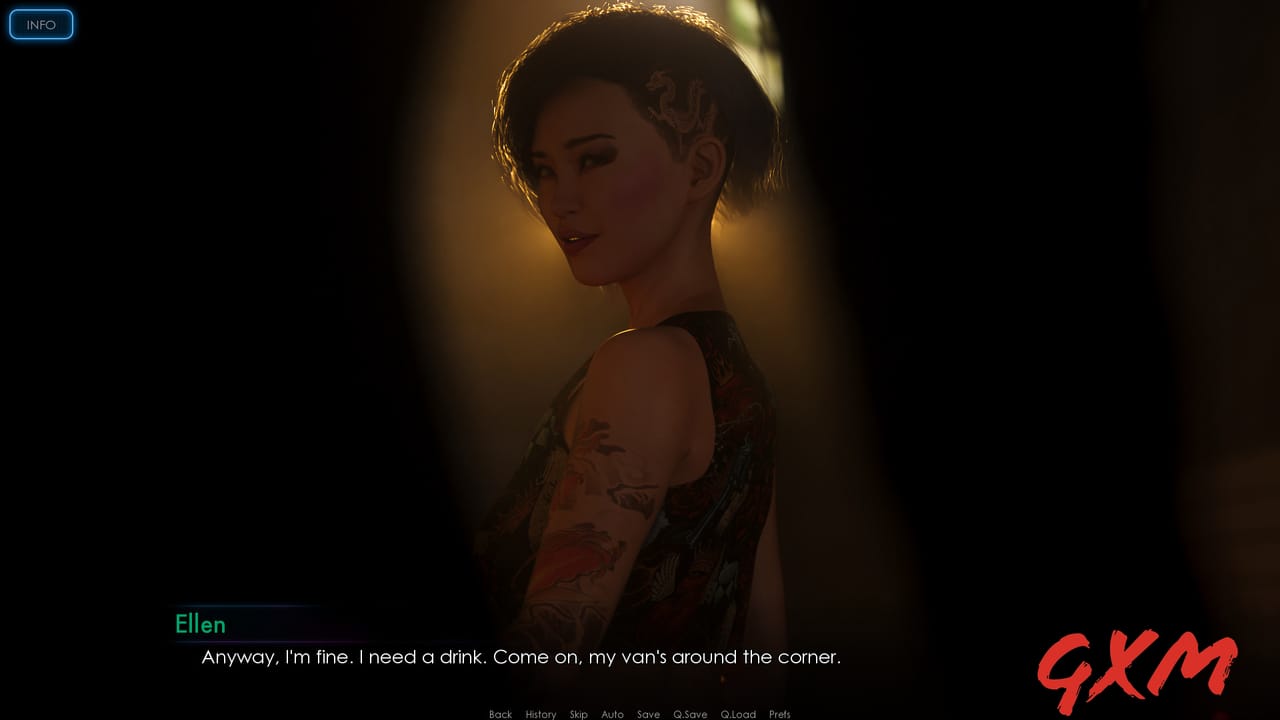Screen dimensions: 1280x720
Task: Load the latest quick save via Q.Load
Action: (x=738, y=714)
